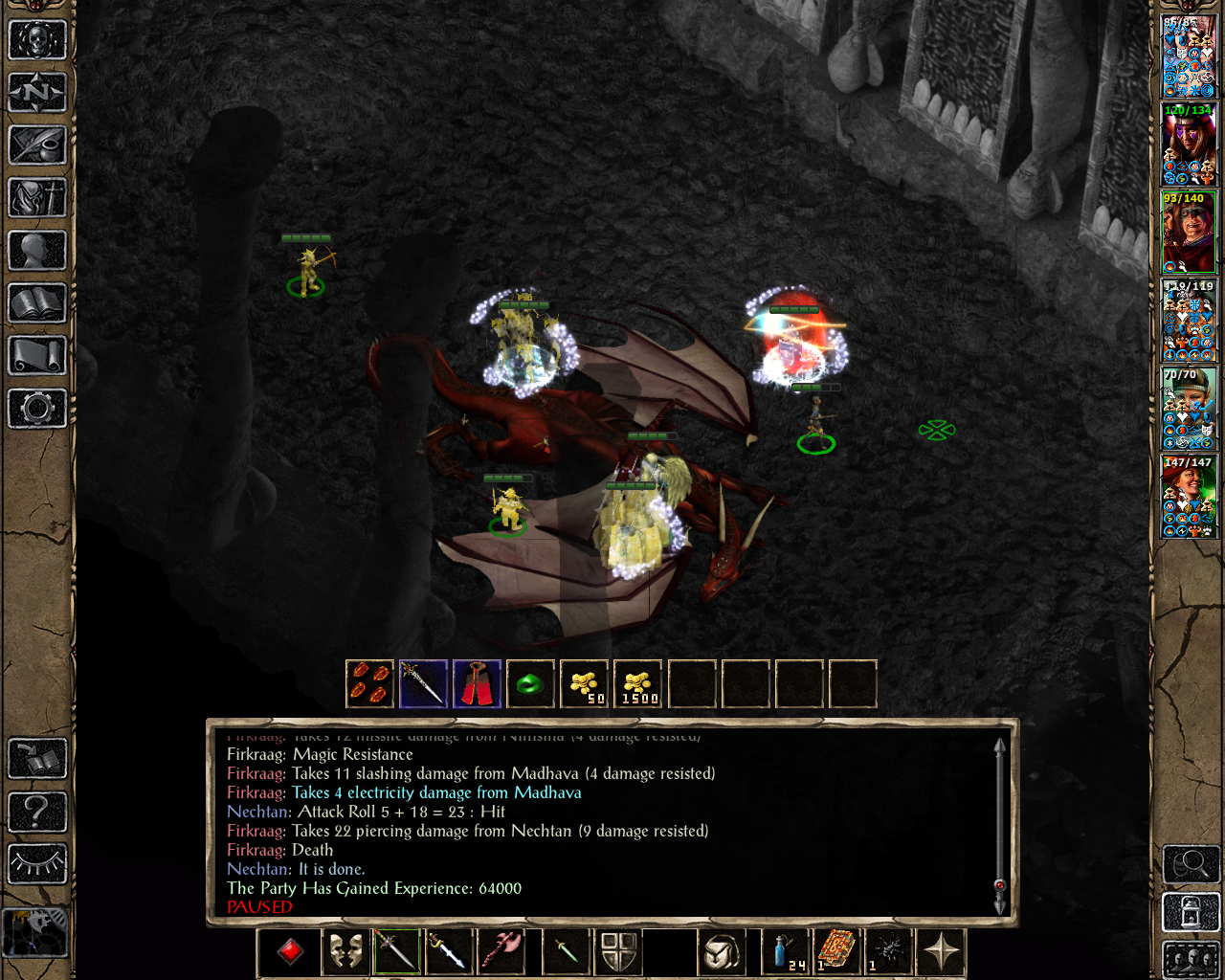Take the red cloak from the loot bar
The width and height of the screenshot is (1225, 980).
pos(477,684)
